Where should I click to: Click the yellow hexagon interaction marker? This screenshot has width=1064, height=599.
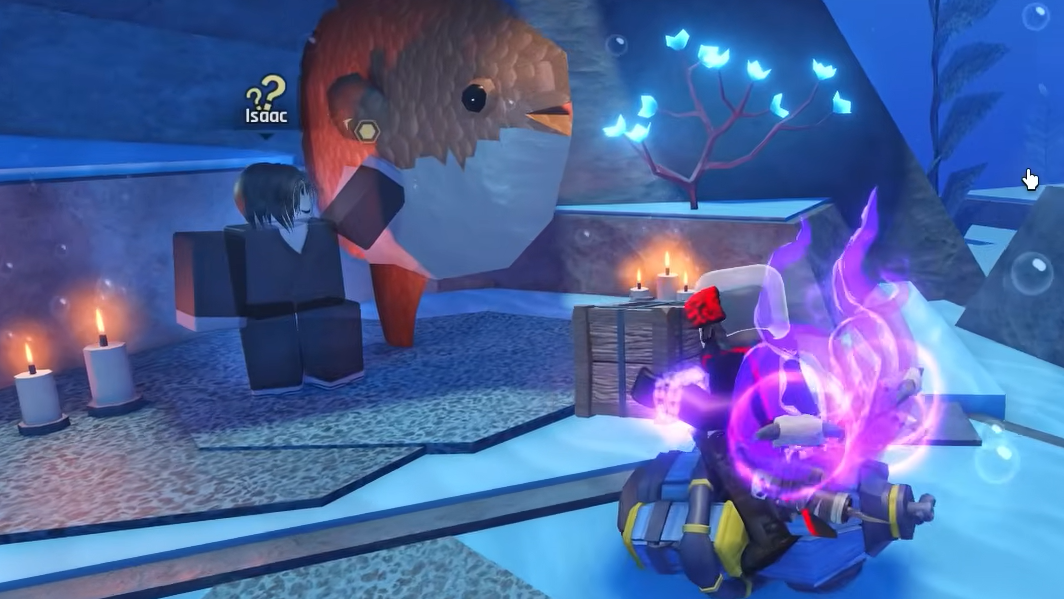[366, 130]
